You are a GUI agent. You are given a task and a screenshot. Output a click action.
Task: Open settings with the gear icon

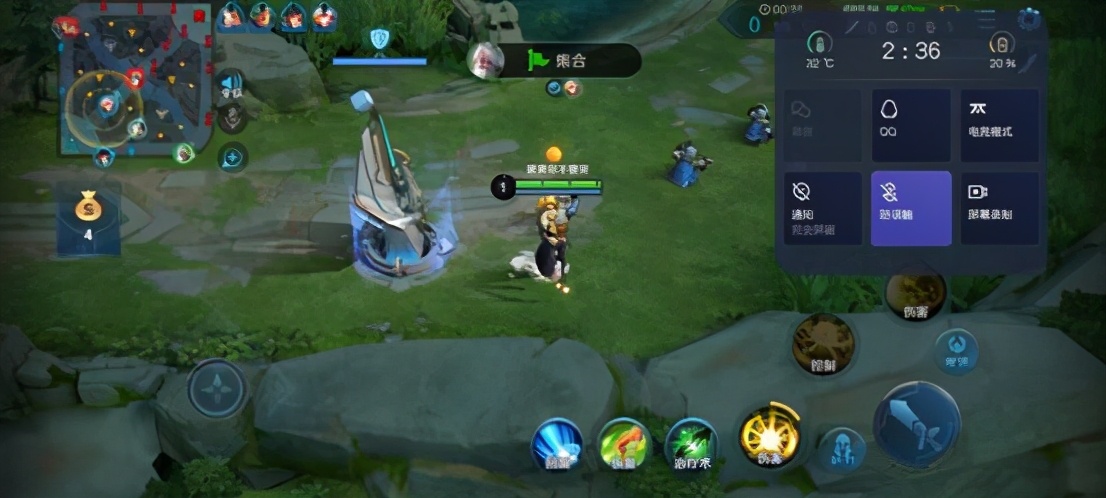point(1029,18)
